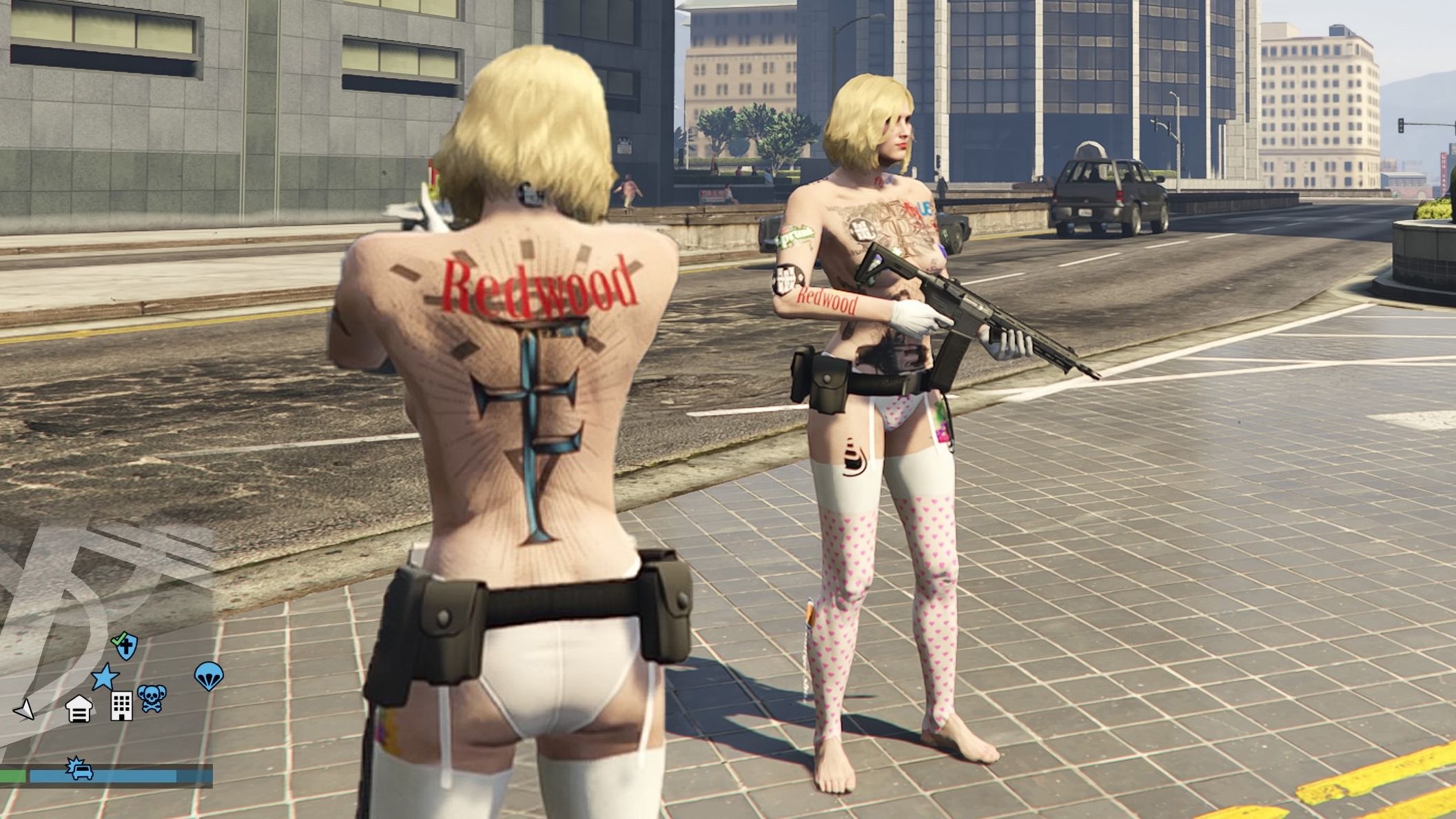1456x819 pixels.
Task: Click the blue skull and crossbones blip
Action: (152, 698)
